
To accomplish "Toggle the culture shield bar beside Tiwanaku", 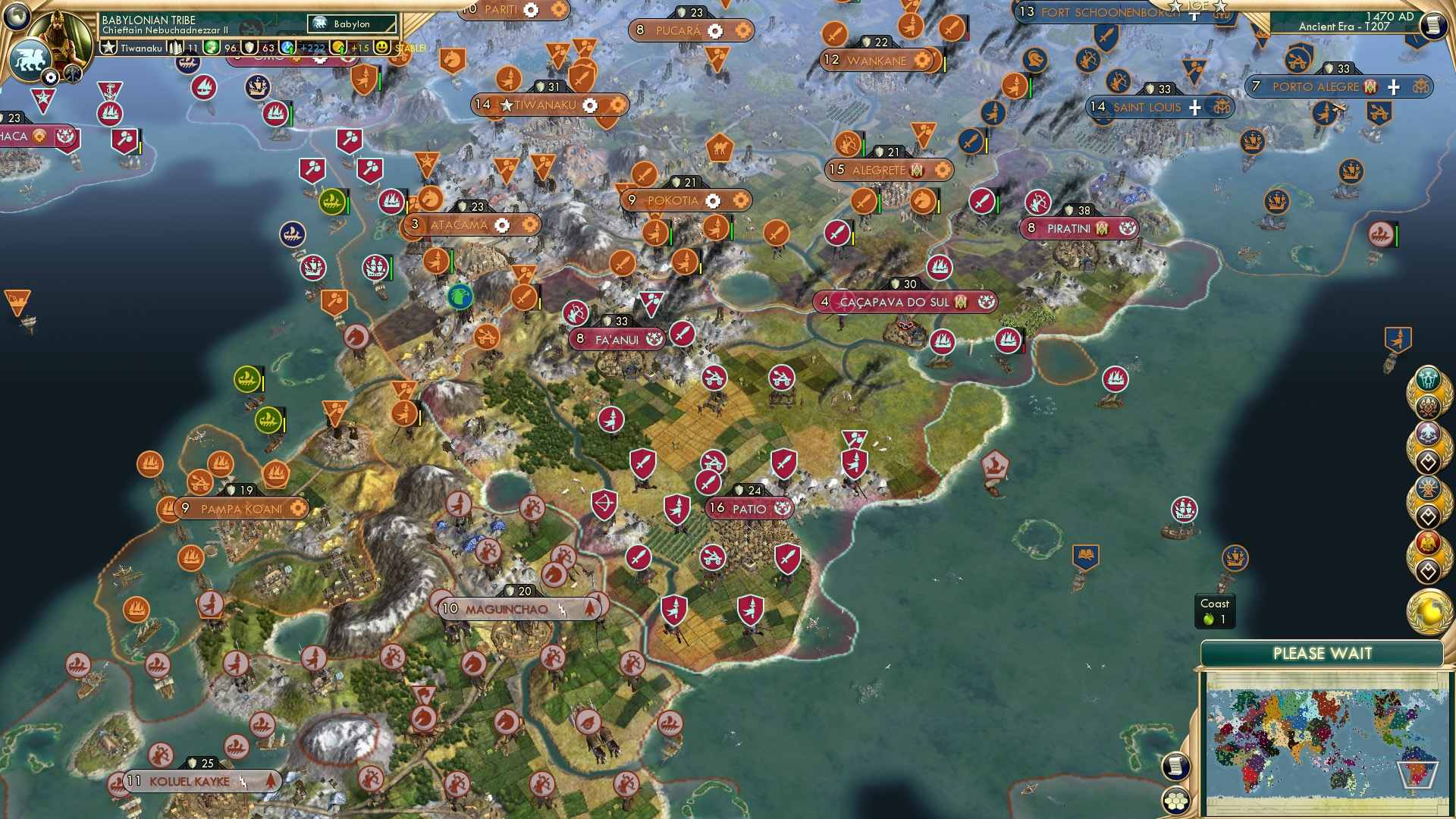I will pyautogui.click(x=248, y=47).
